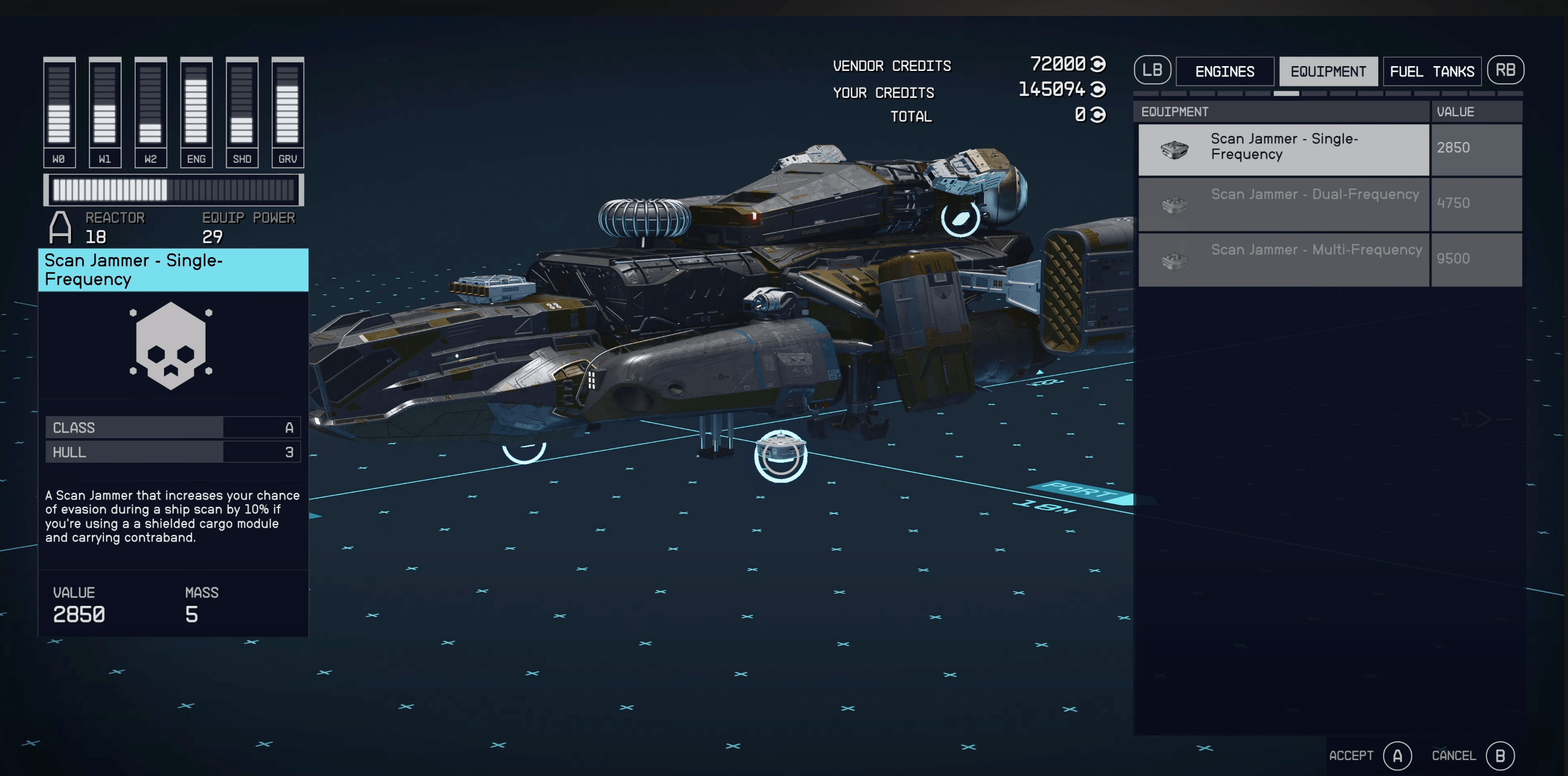Click the class A badge beside the reactor stats

tap(60, 228)
